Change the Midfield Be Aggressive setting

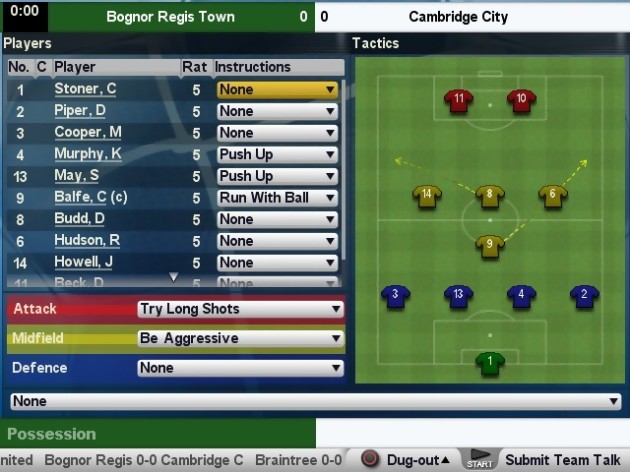click(x=240, y=338)
